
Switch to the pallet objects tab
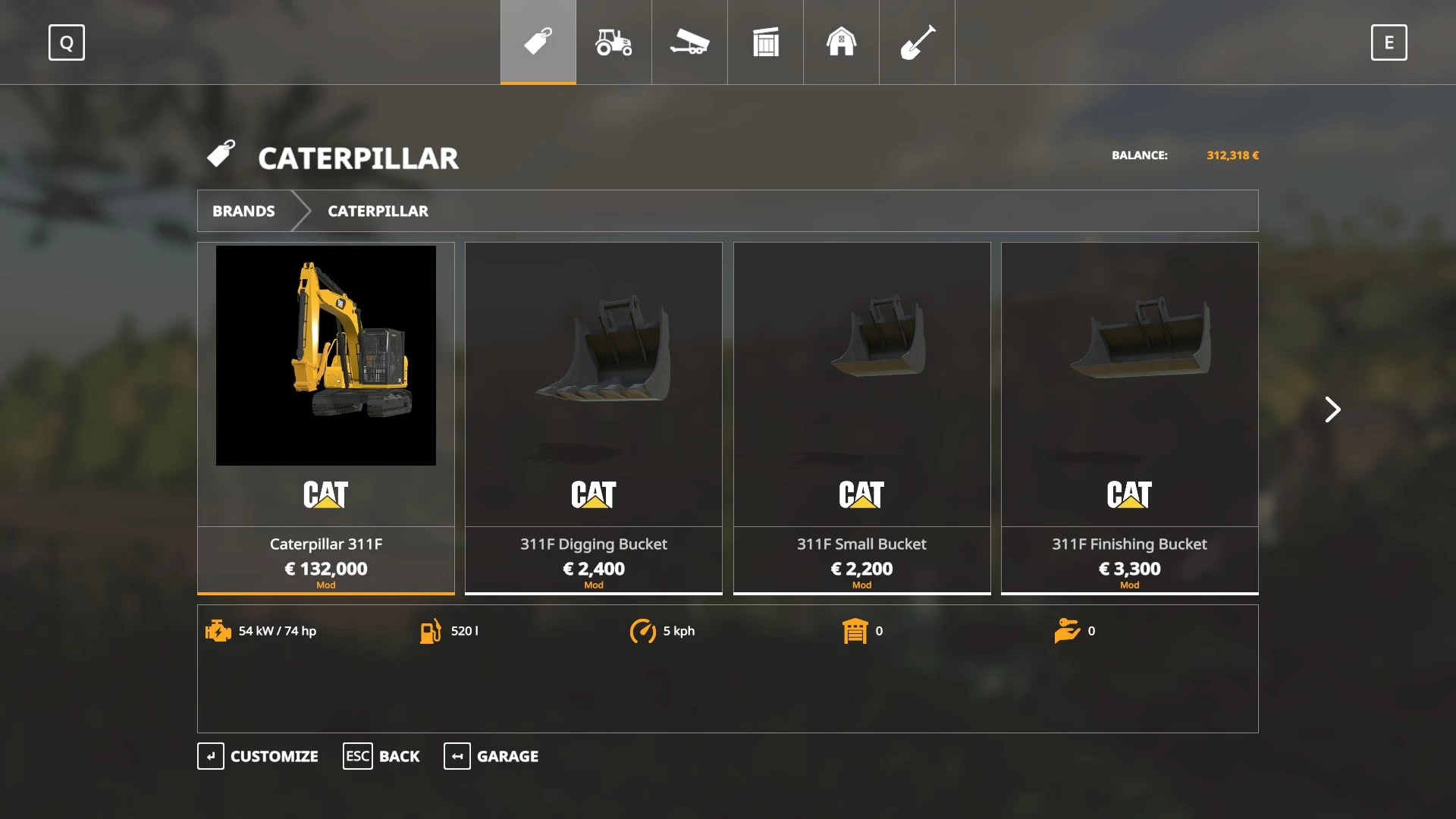click(765, 42)
